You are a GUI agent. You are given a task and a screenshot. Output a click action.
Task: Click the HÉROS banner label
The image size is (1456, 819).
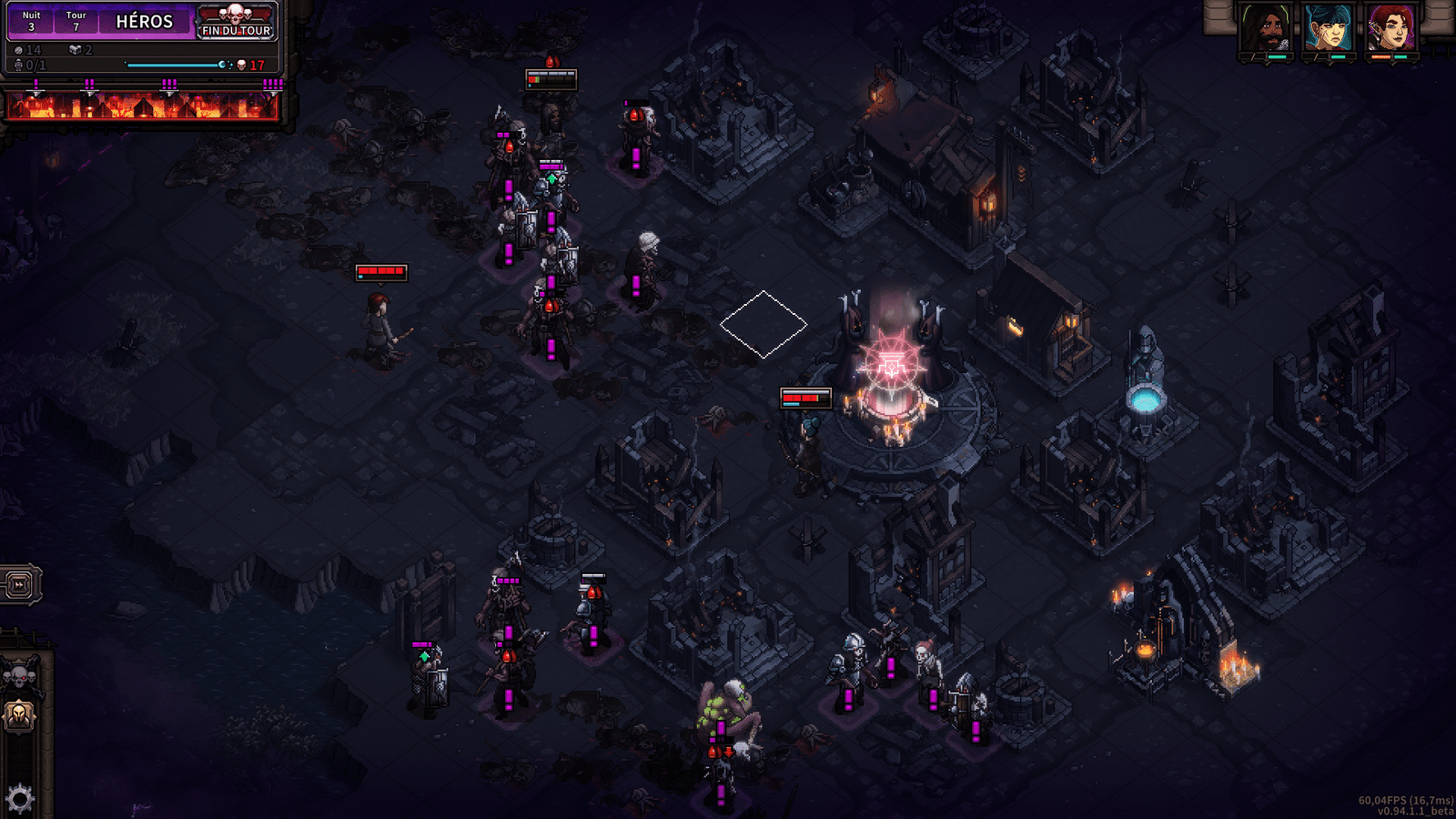pyautogui.click(x=146, y=21)
